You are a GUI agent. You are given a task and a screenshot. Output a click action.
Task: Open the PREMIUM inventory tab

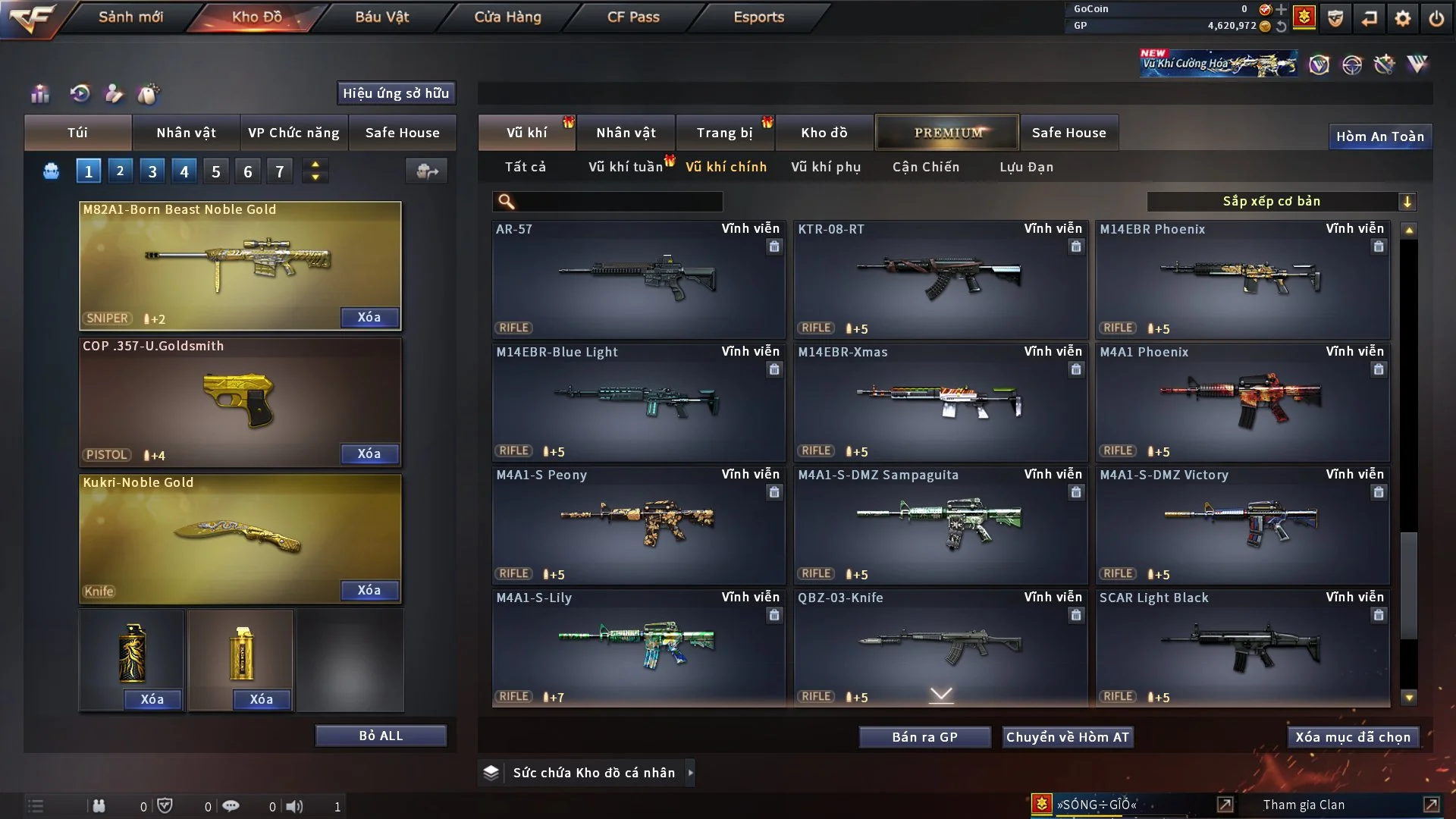tap(947, 133)
